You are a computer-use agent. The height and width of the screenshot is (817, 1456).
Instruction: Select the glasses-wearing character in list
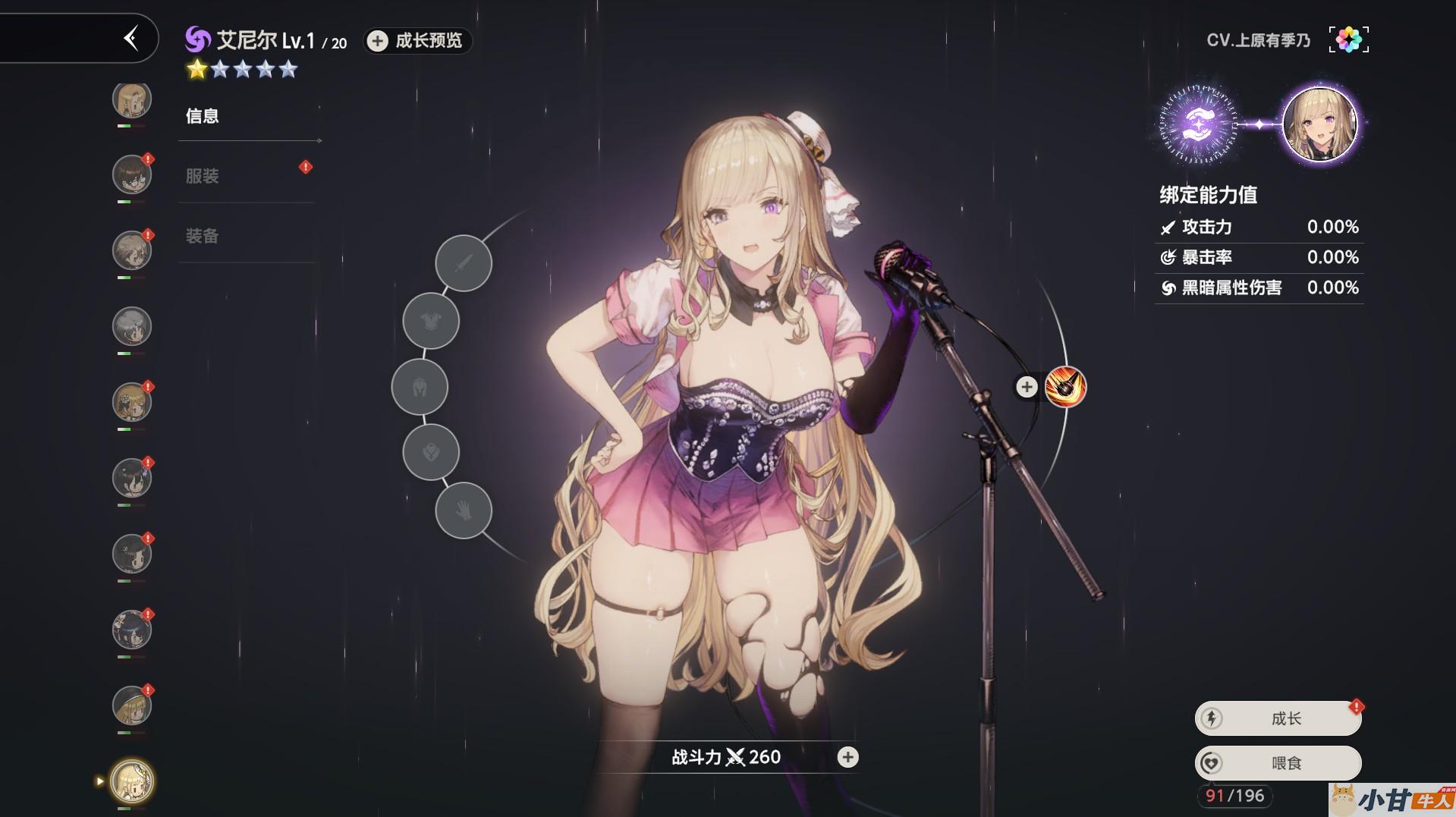(132, 175)
